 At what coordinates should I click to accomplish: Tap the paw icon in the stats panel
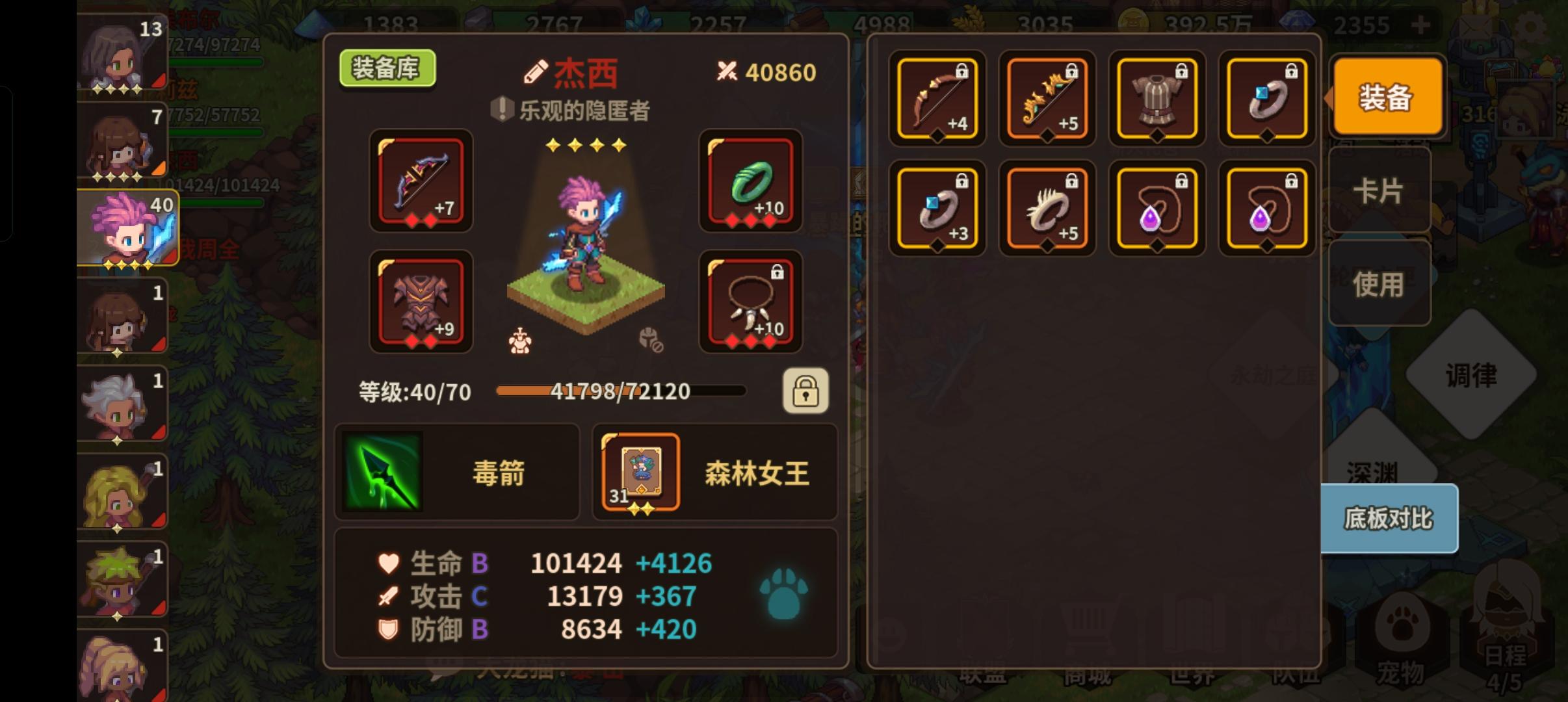(x=783, y=593)
